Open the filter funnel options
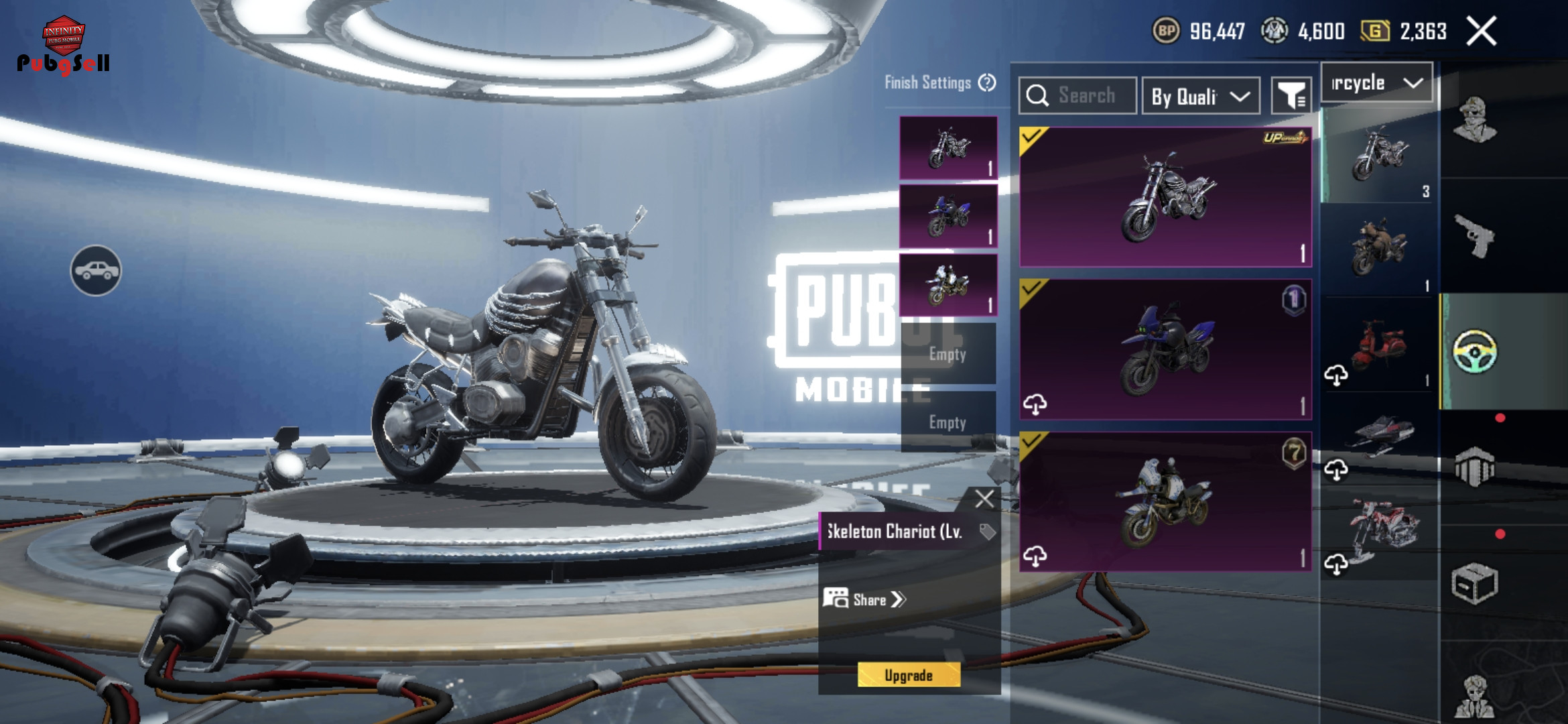 point(1291,97)
